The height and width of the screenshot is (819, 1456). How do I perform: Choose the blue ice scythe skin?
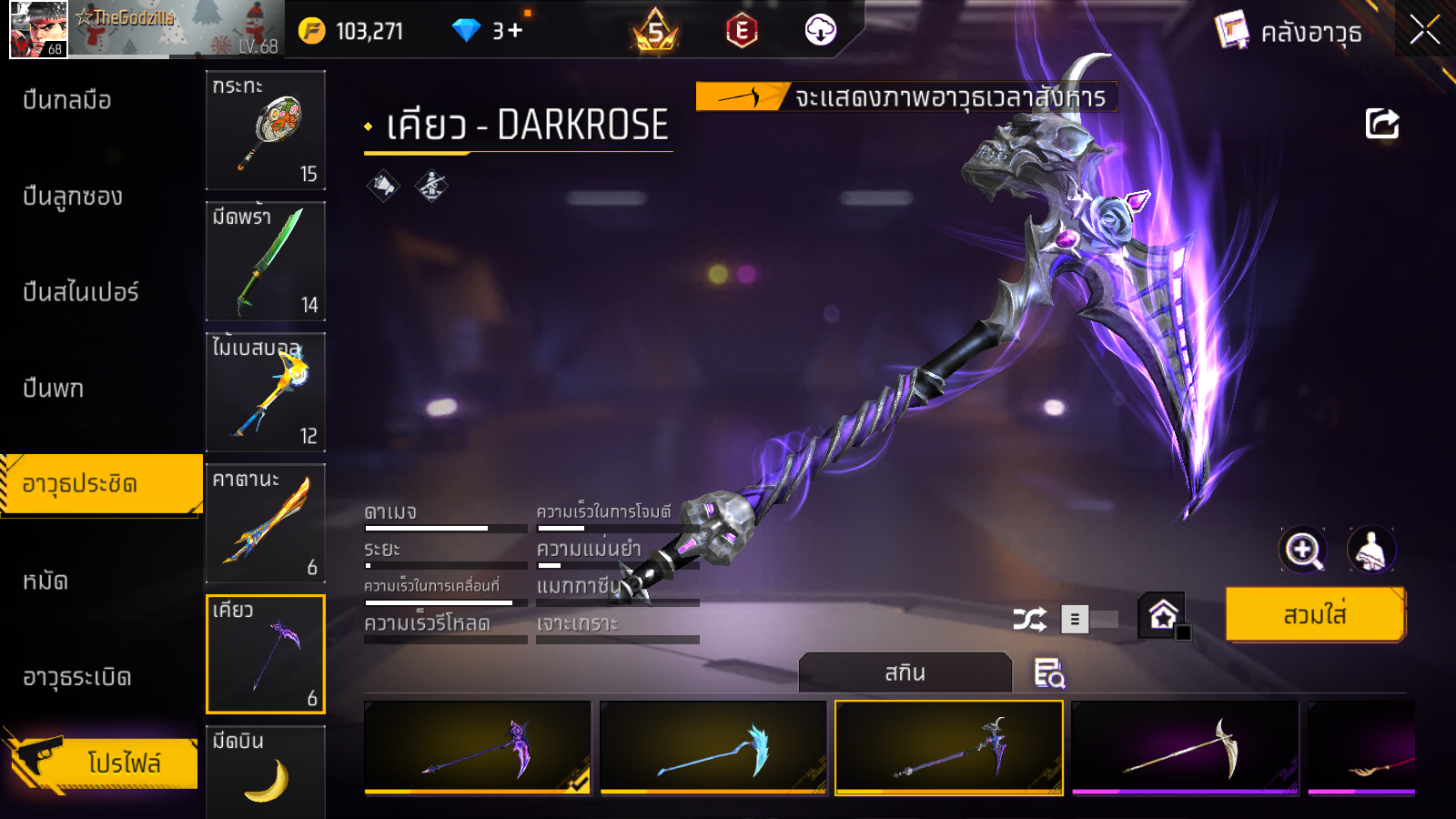coord(713,748)
